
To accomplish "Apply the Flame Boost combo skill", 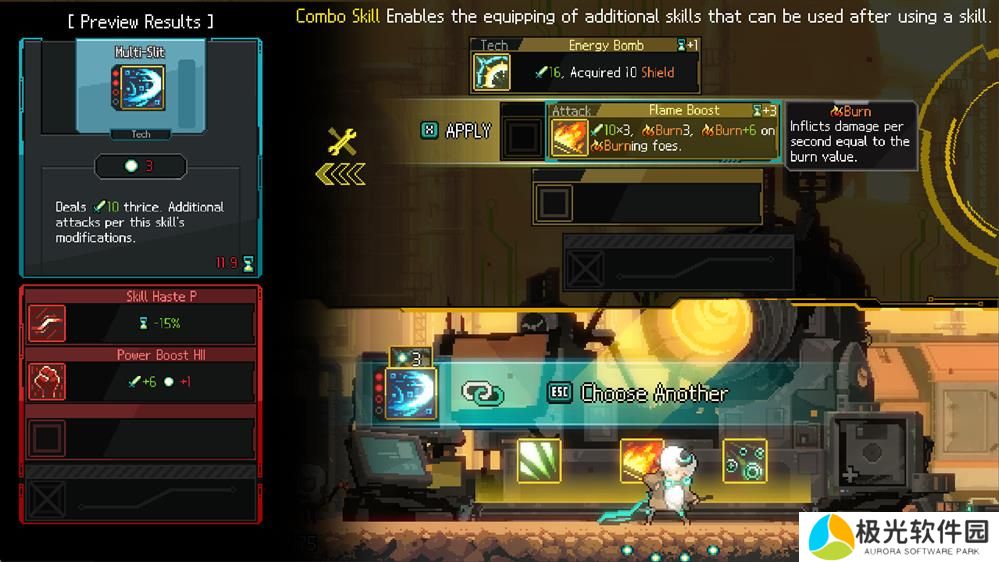I will (457, 131).
